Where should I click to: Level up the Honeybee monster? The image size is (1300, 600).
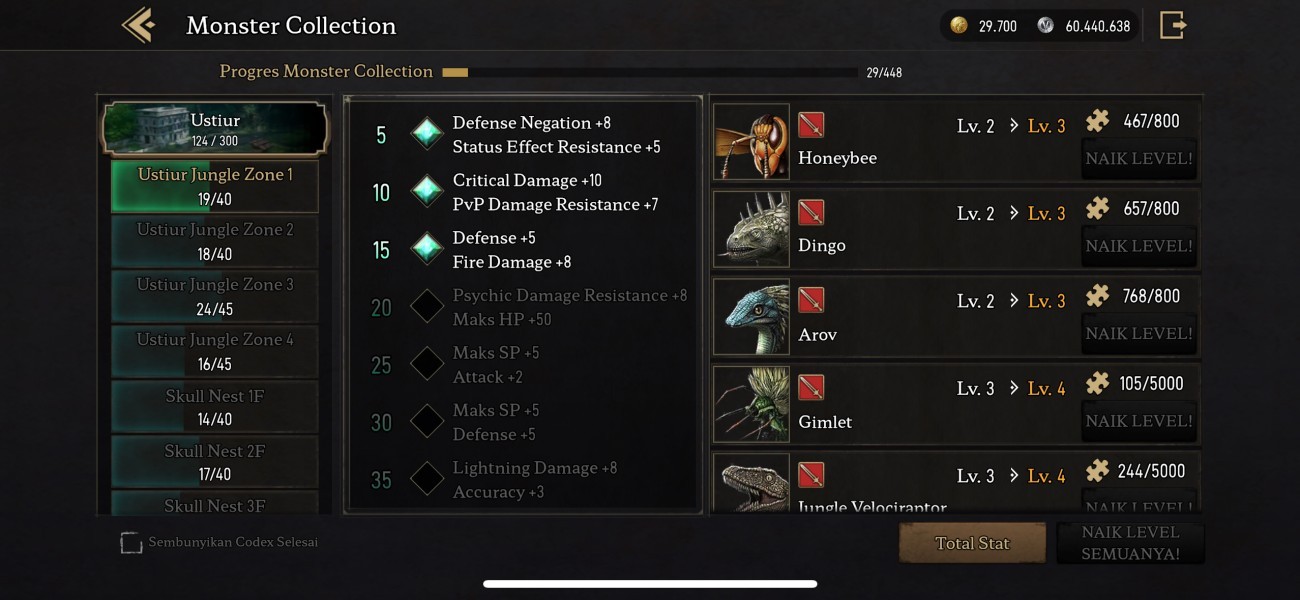click(1139, 159)
